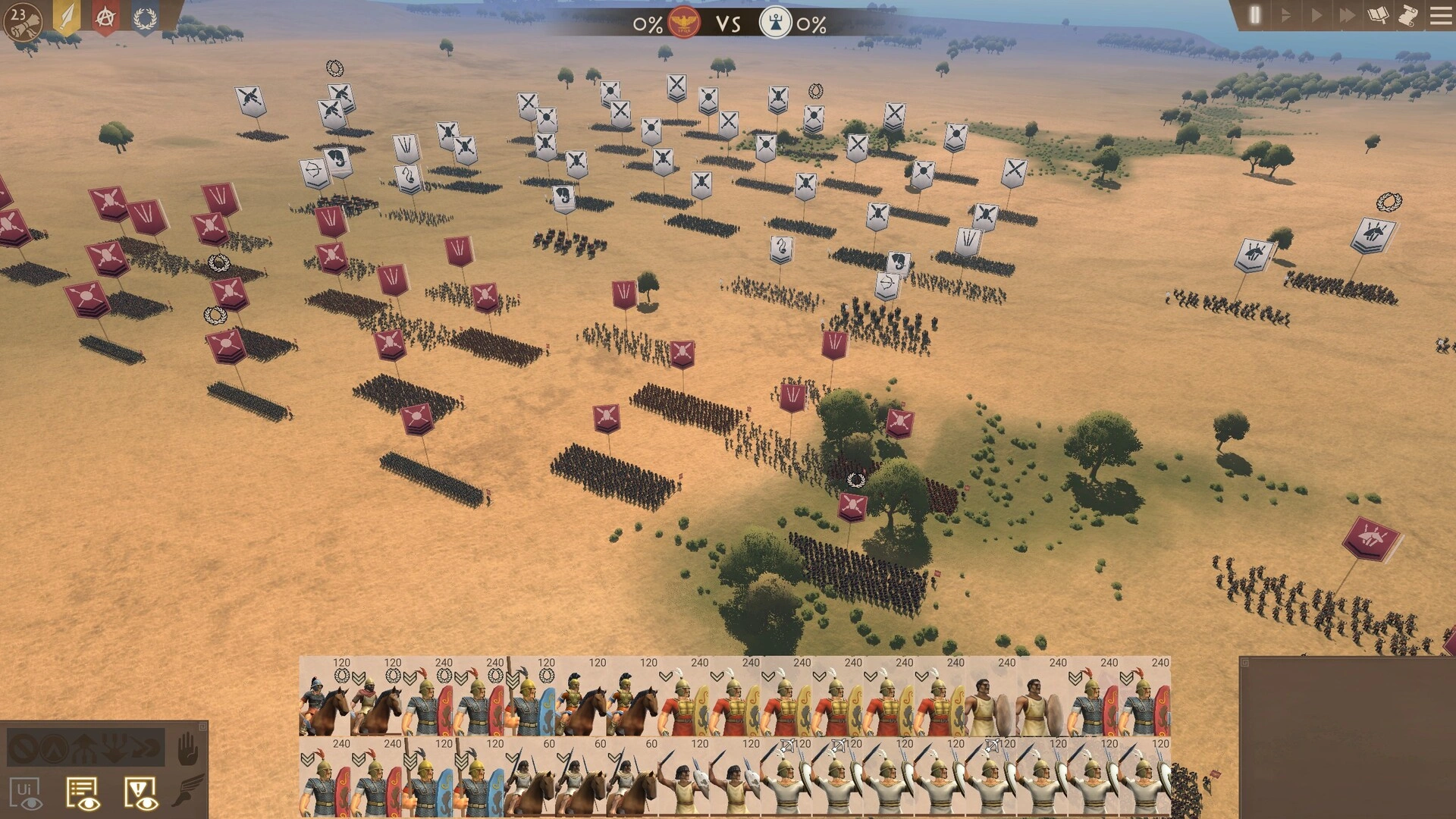Open the battle log scroll icon
The height and width of the screenshot is (819, 1456).
click(1408, 14)
